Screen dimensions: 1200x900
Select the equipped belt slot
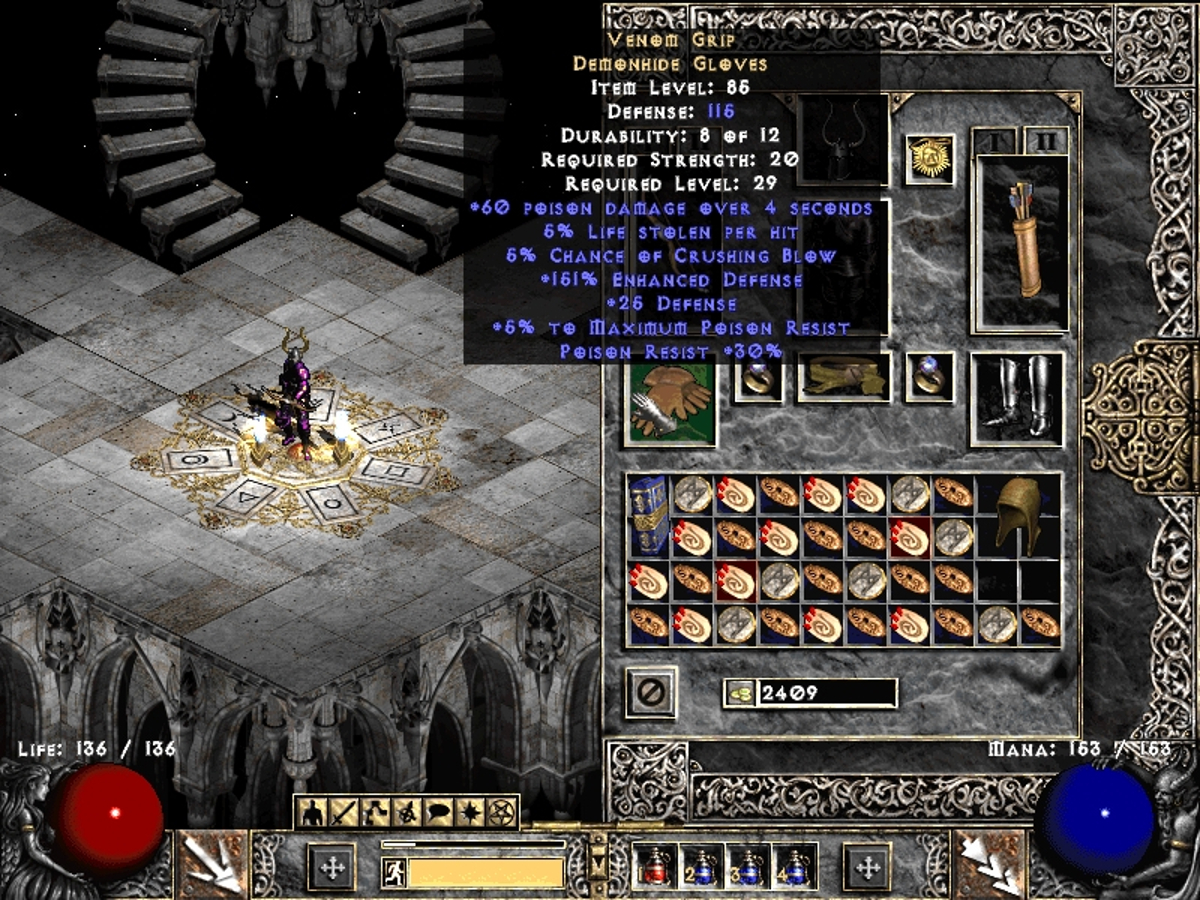[x=843, y=378]
